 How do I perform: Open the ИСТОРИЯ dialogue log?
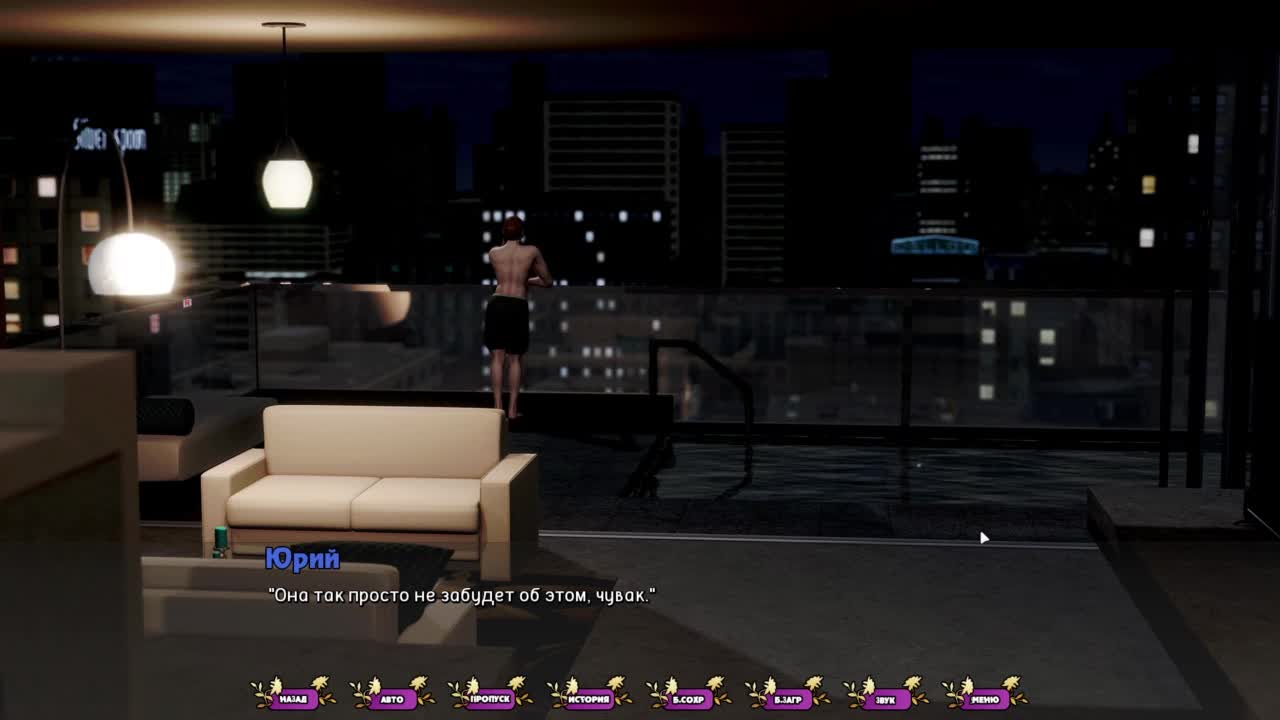[589, 698]
